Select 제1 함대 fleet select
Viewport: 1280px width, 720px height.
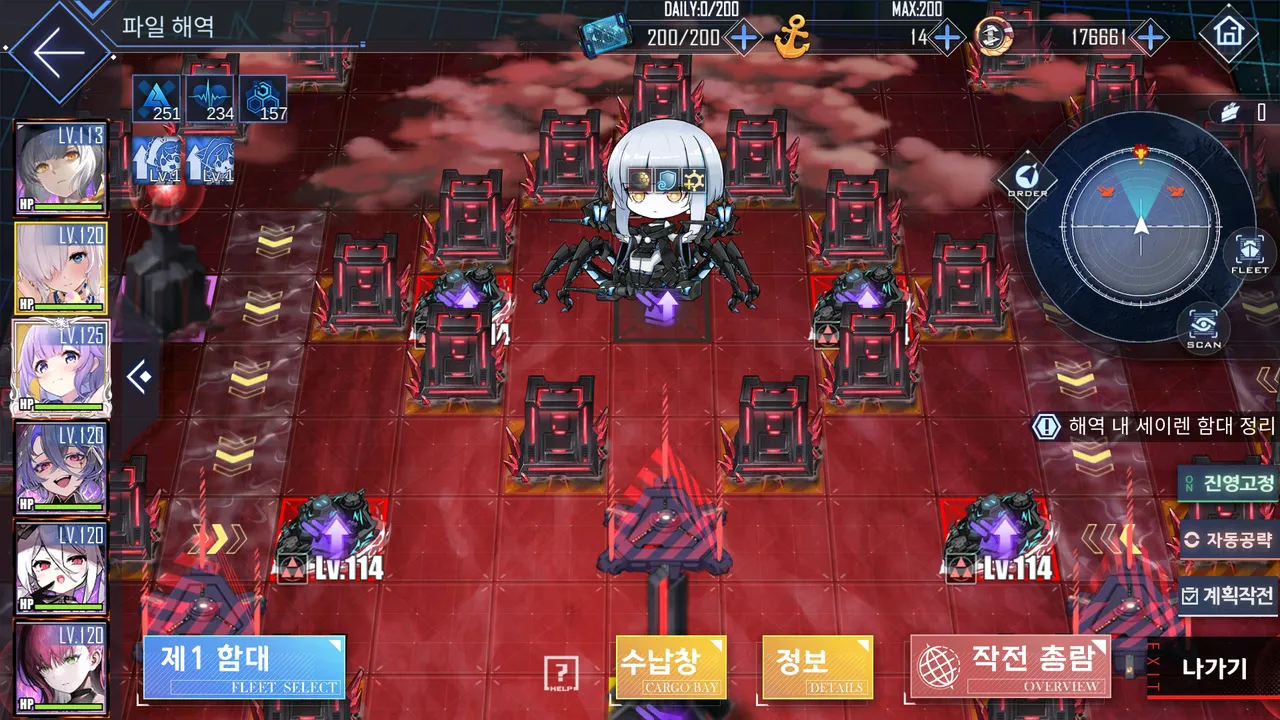(x=244, y=667)
